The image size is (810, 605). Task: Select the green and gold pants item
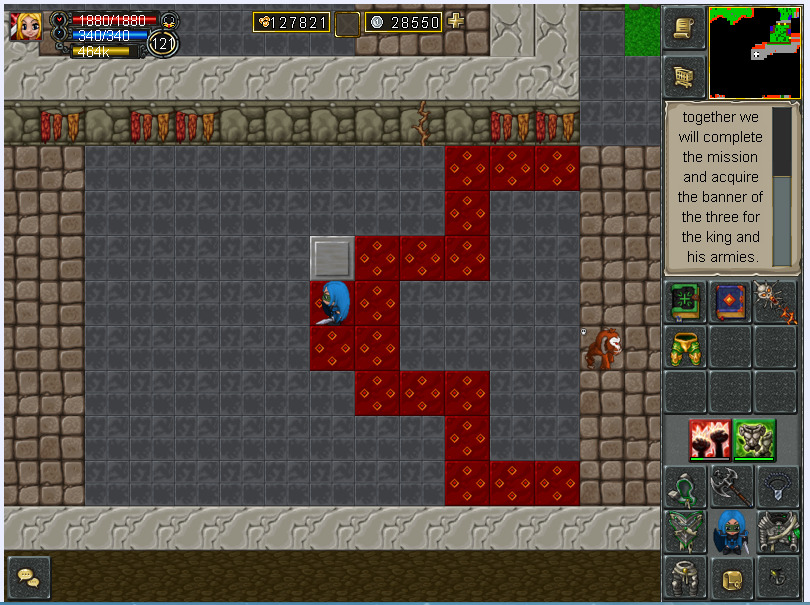point(686,347)
